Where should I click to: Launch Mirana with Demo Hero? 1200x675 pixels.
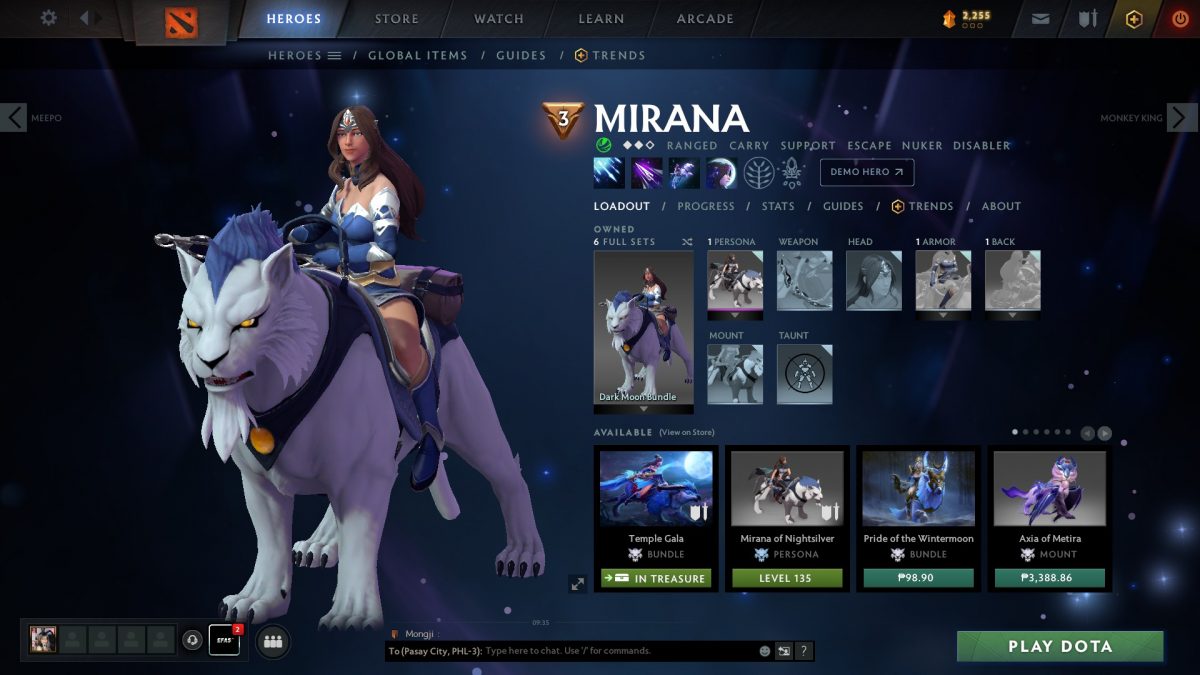tap(866, 172)
